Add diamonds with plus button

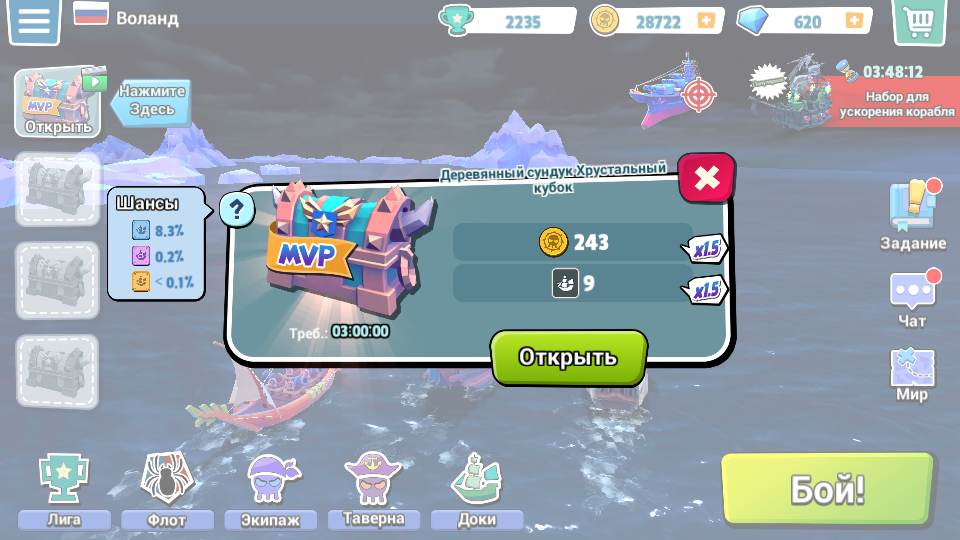tap(853, 20)
